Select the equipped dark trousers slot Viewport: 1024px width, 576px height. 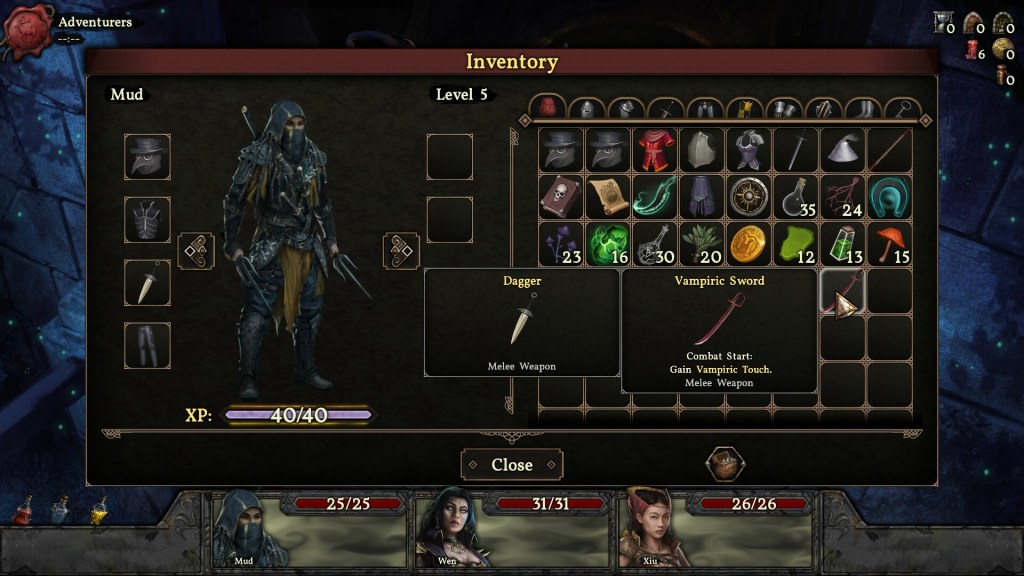pyautogui.click(x=147, y=345)
